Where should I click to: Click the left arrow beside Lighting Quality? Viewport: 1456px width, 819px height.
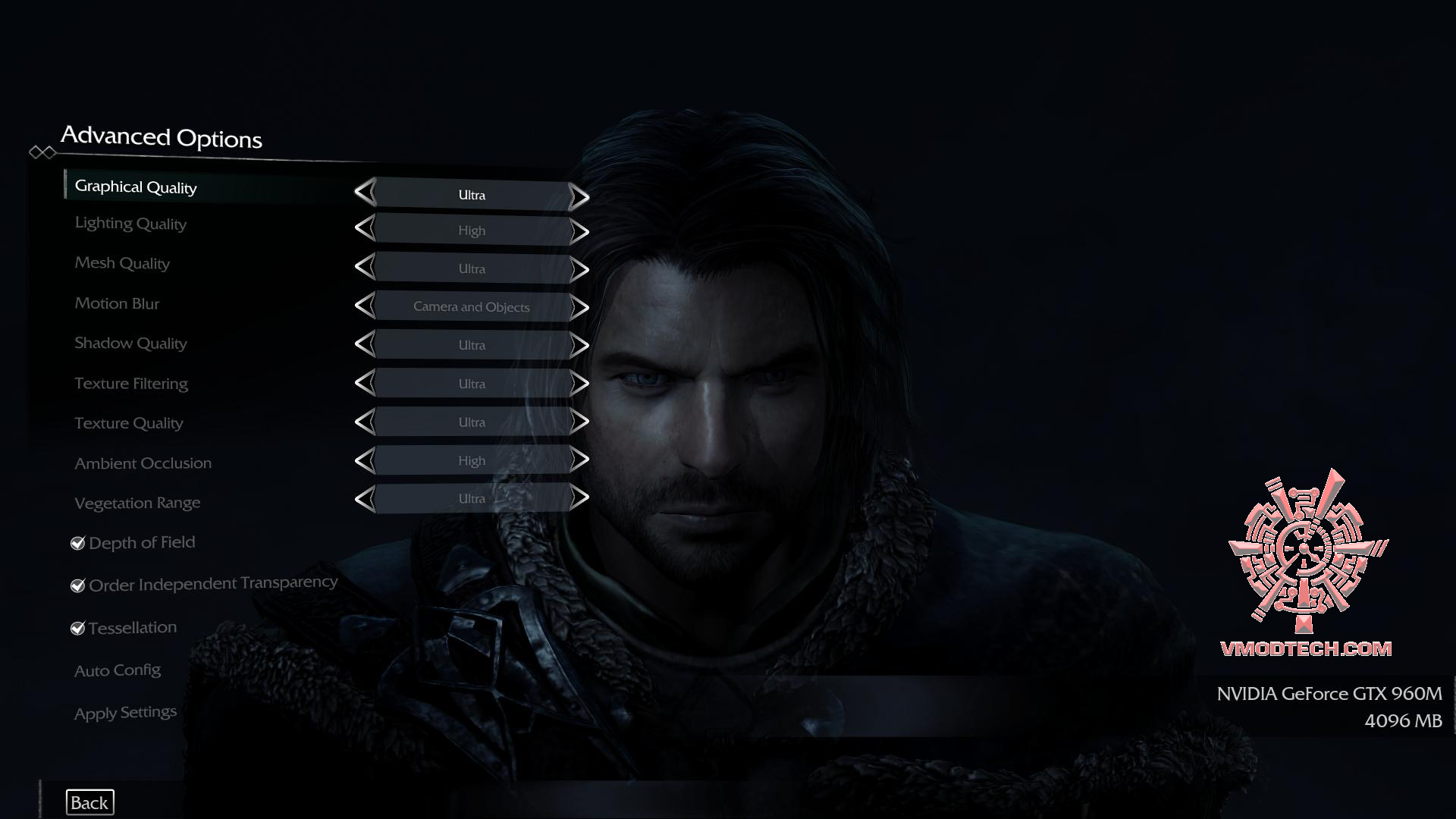(366, 231)
